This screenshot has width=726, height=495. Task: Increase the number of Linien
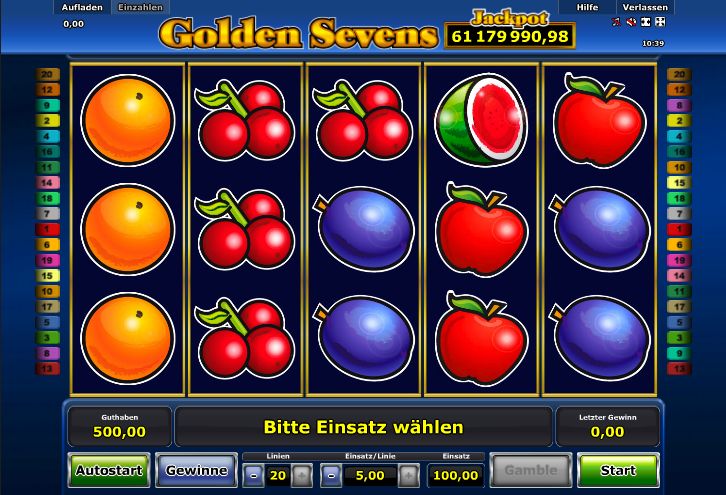pyautogui.click(x=301, y=475)
